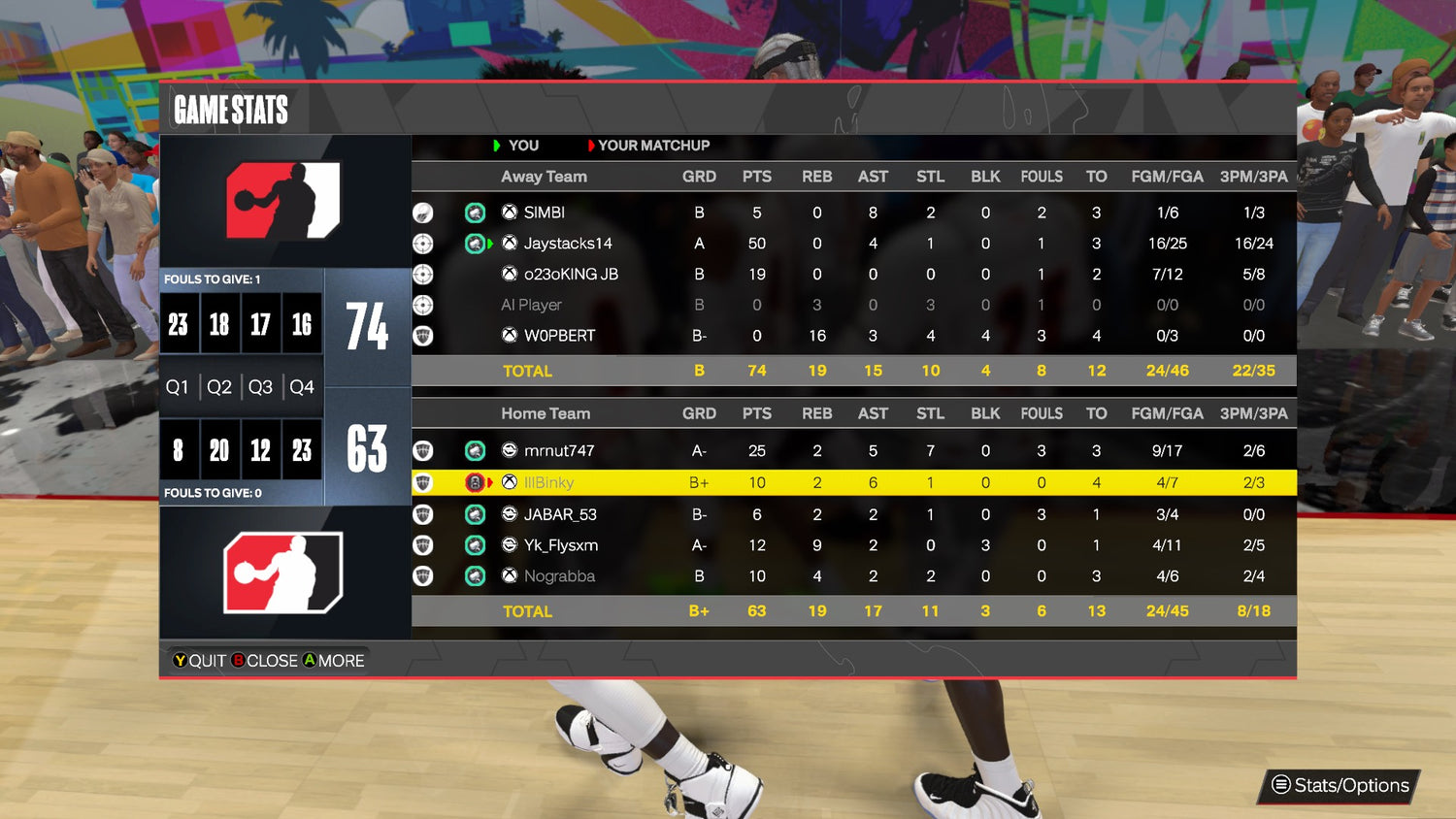Image resolution: width=1456 pixels, height=819 pixels.
Task: Open the Stats/Options menu
Action: pos(1338,786)
